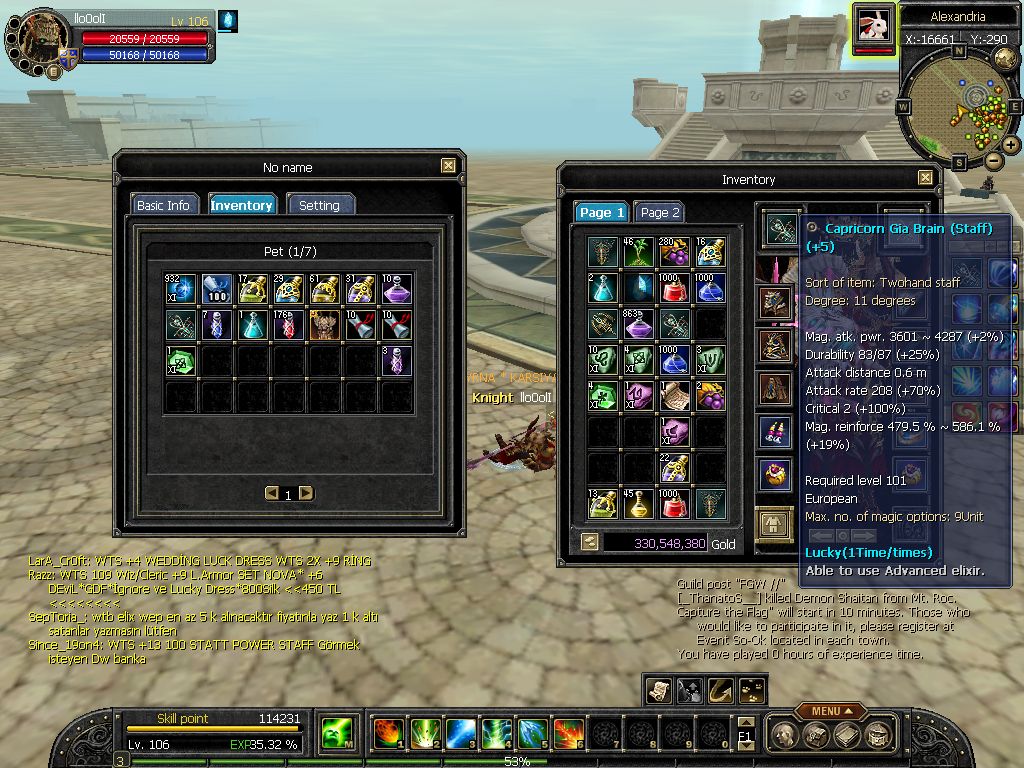The height and width of the screenshot is (768, 1024).
Task: Select the equipped Capricorn Gia Brain staff slot
Action: coord(781,229)
